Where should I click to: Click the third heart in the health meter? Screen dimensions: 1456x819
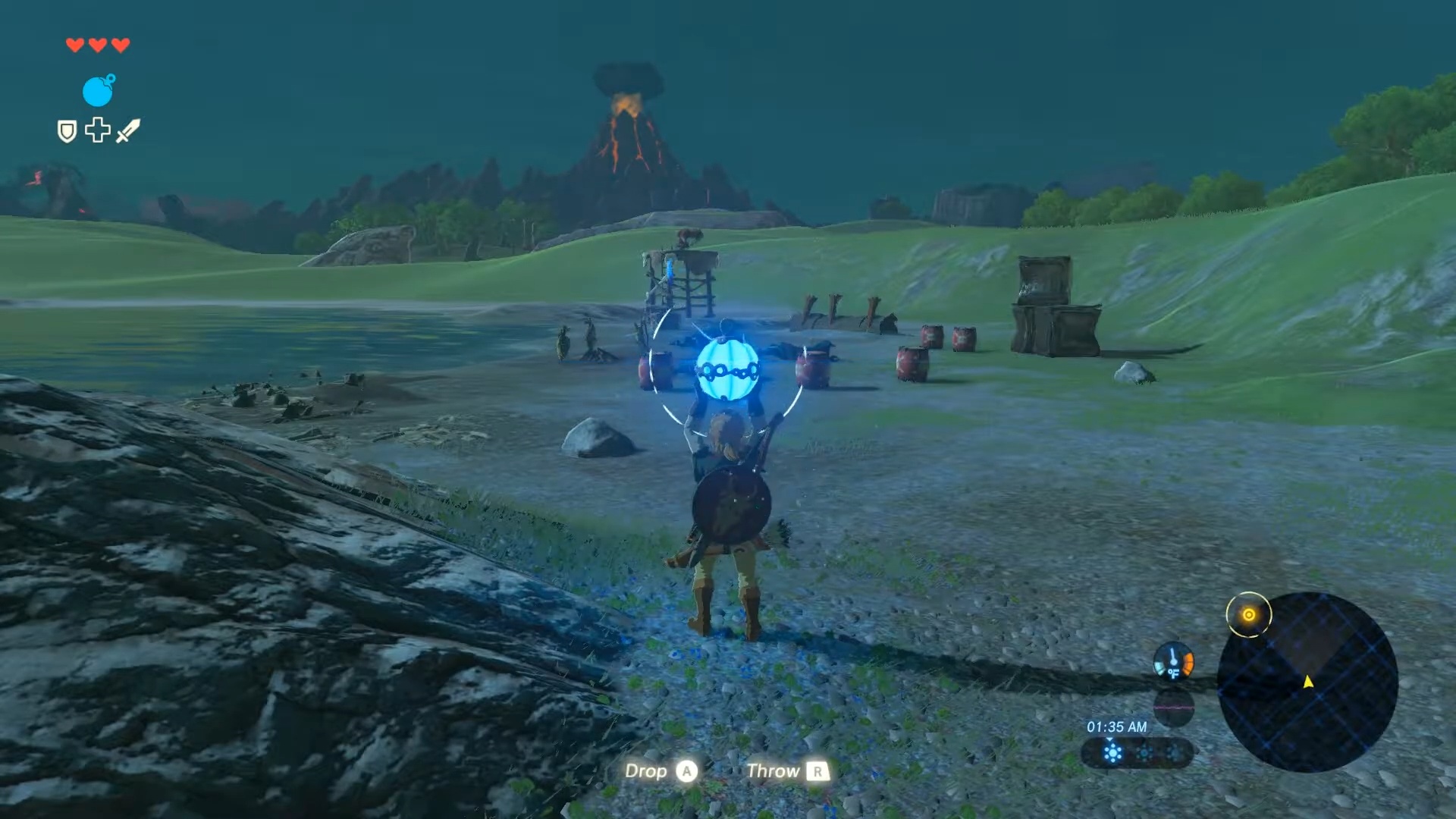pos(120,44)
